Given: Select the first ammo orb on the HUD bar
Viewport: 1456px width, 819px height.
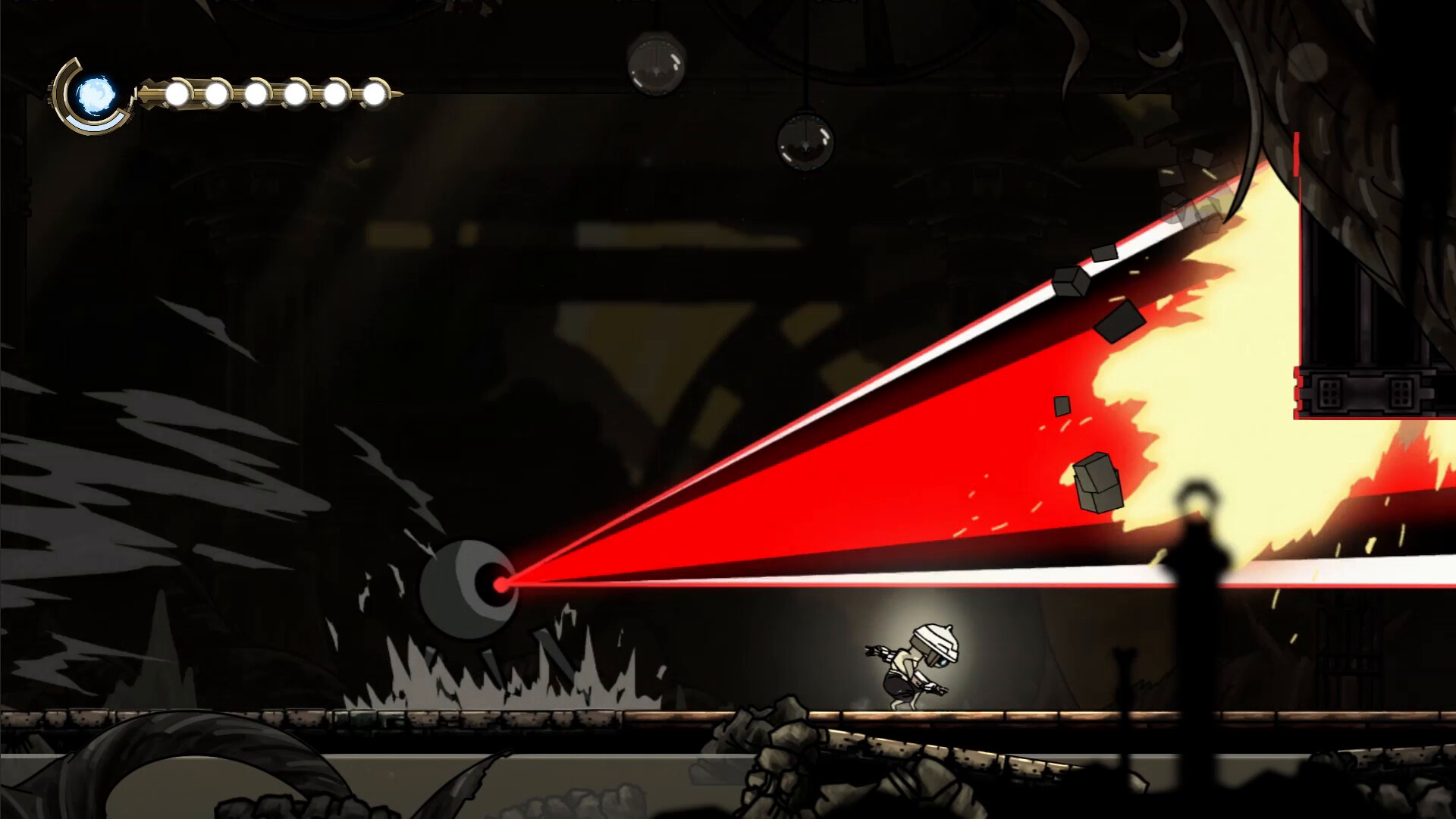Looking at the screenshot, I should (x=176, y=93).
